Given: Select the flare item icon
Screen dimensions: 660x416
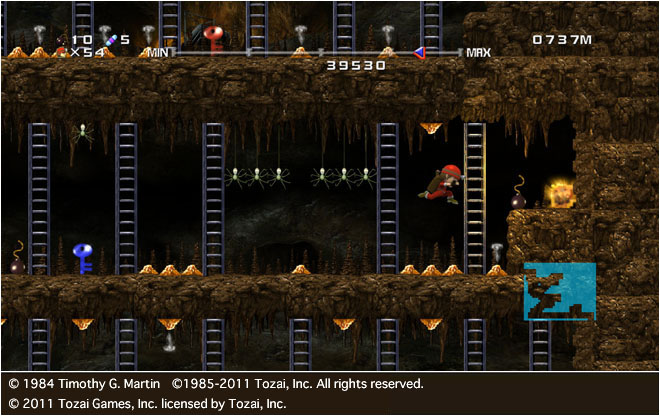Looking at the screenshot, I should pyautogui.click(x=110, y=39).
